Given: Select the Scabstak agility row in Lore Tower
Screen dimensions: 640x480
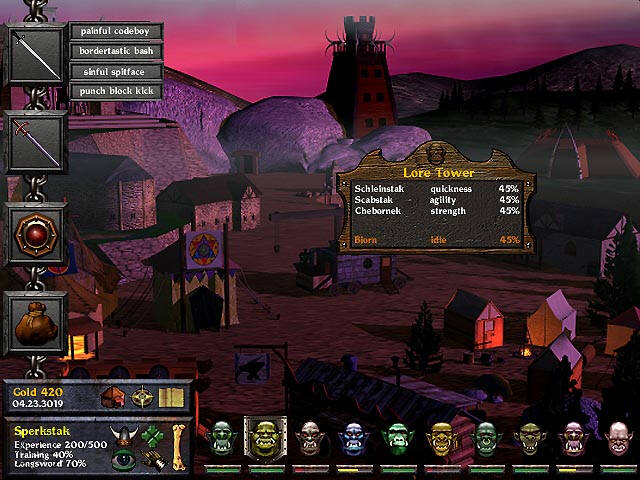Looking at the screenshot, I should click(x=436, y=199).
